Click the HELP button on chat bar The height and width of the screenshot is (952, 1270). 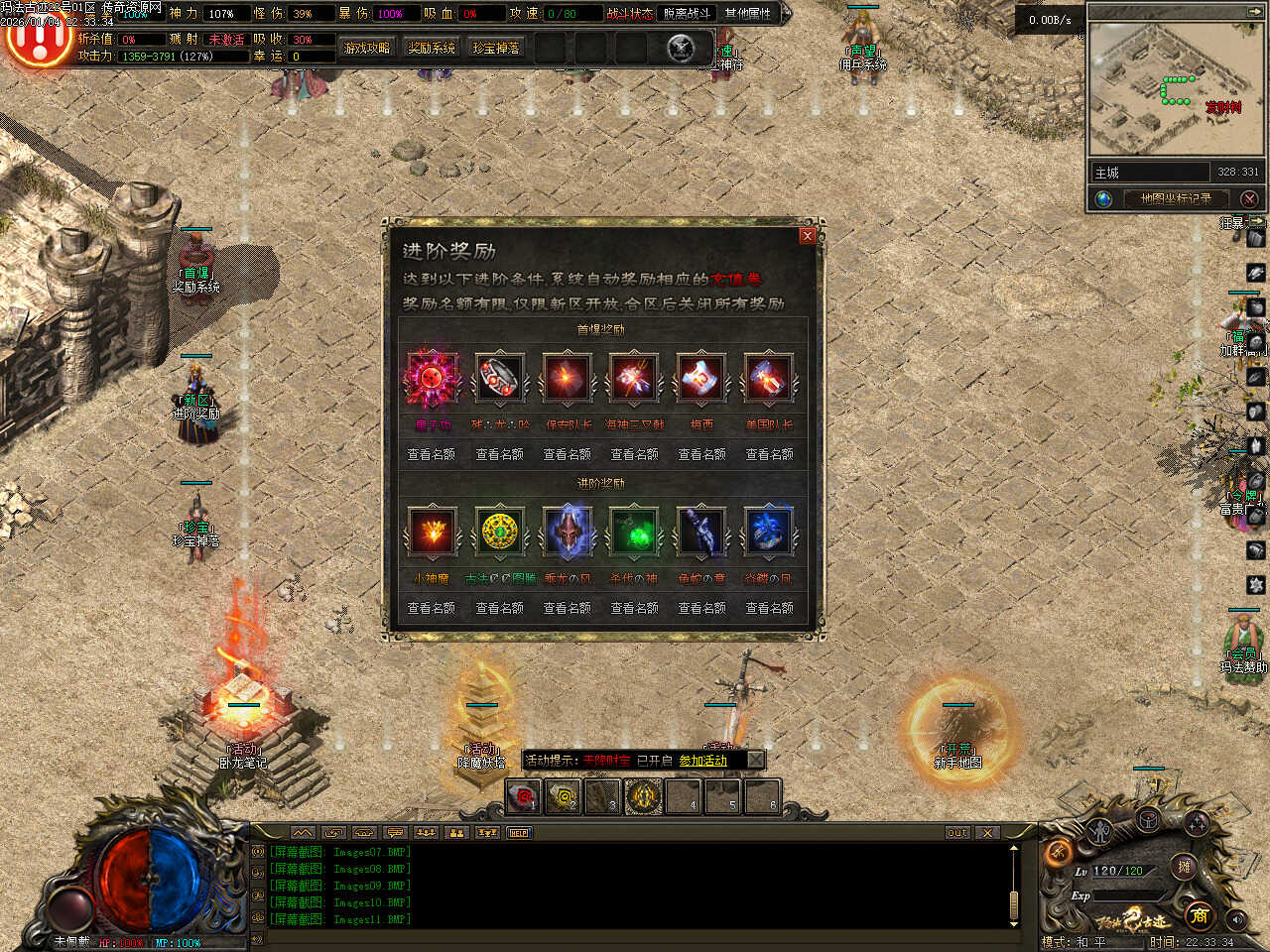(519, 833)
